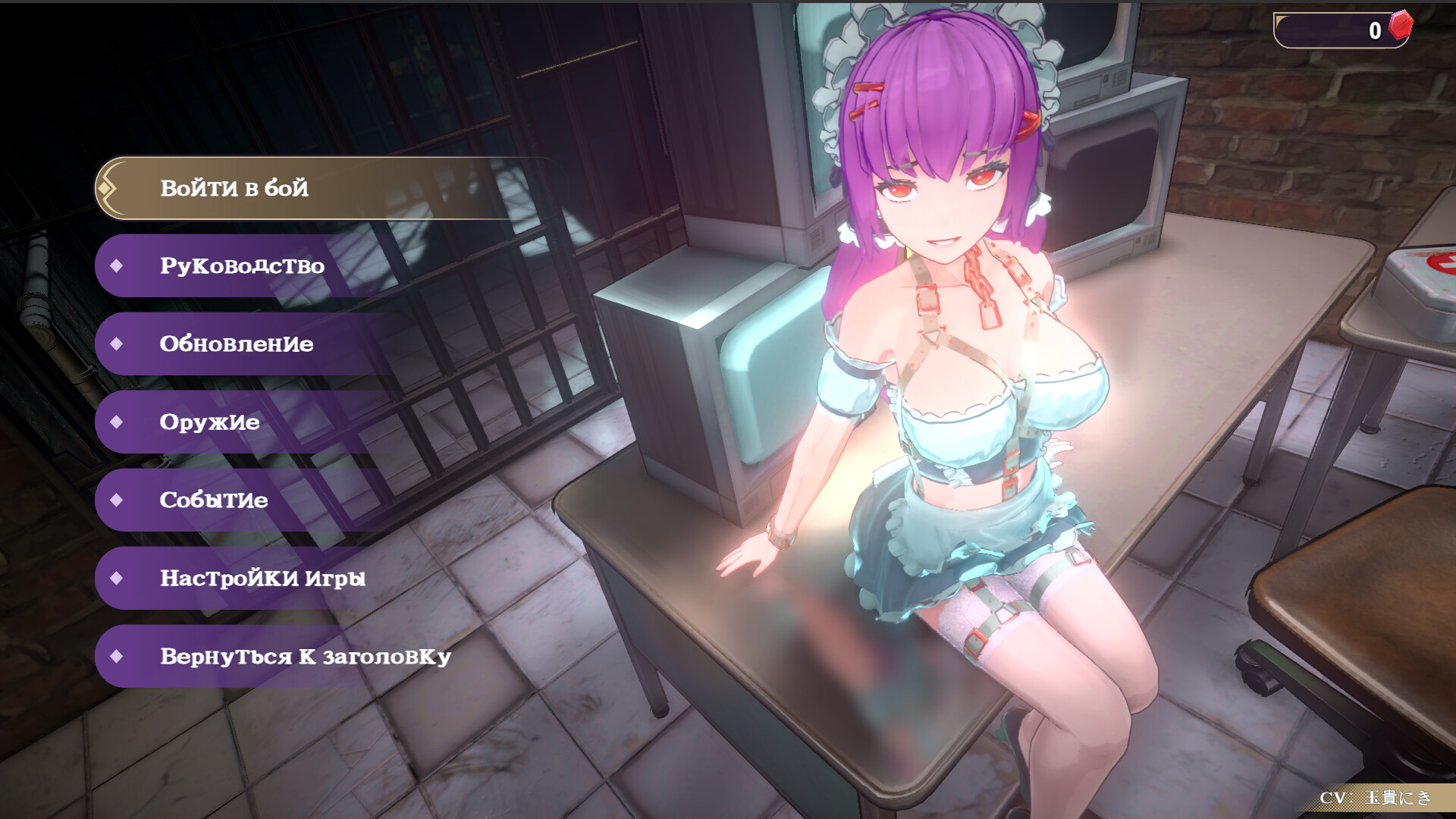Click the diamond marker beside Оружие

(x=118, y=422)
